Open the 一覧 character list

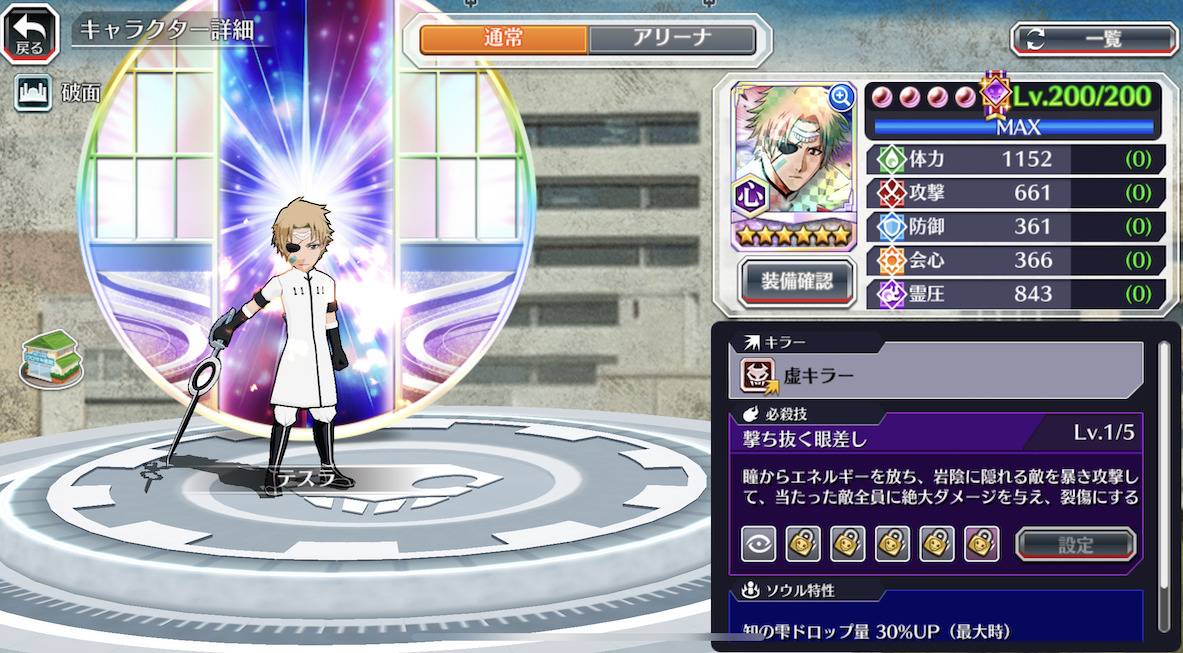pos(1094,39)
